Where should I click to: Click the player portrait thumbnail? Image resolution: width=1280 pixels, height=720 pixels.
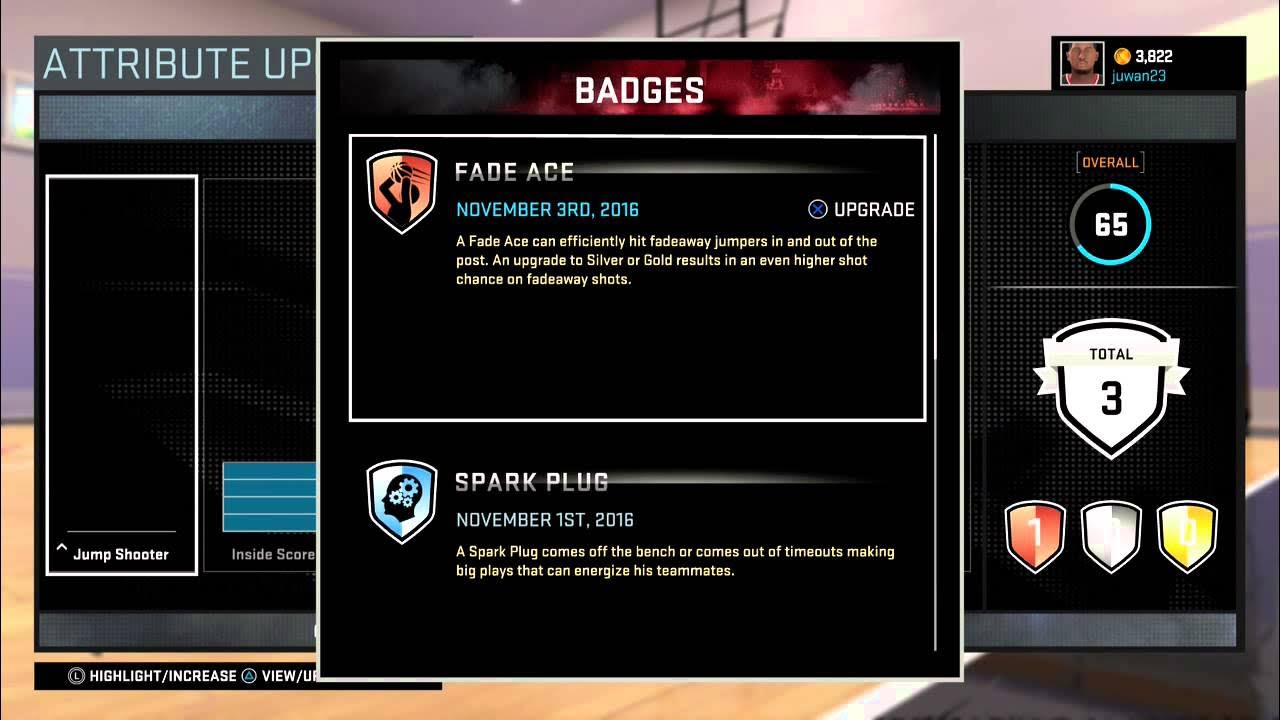1080,62
